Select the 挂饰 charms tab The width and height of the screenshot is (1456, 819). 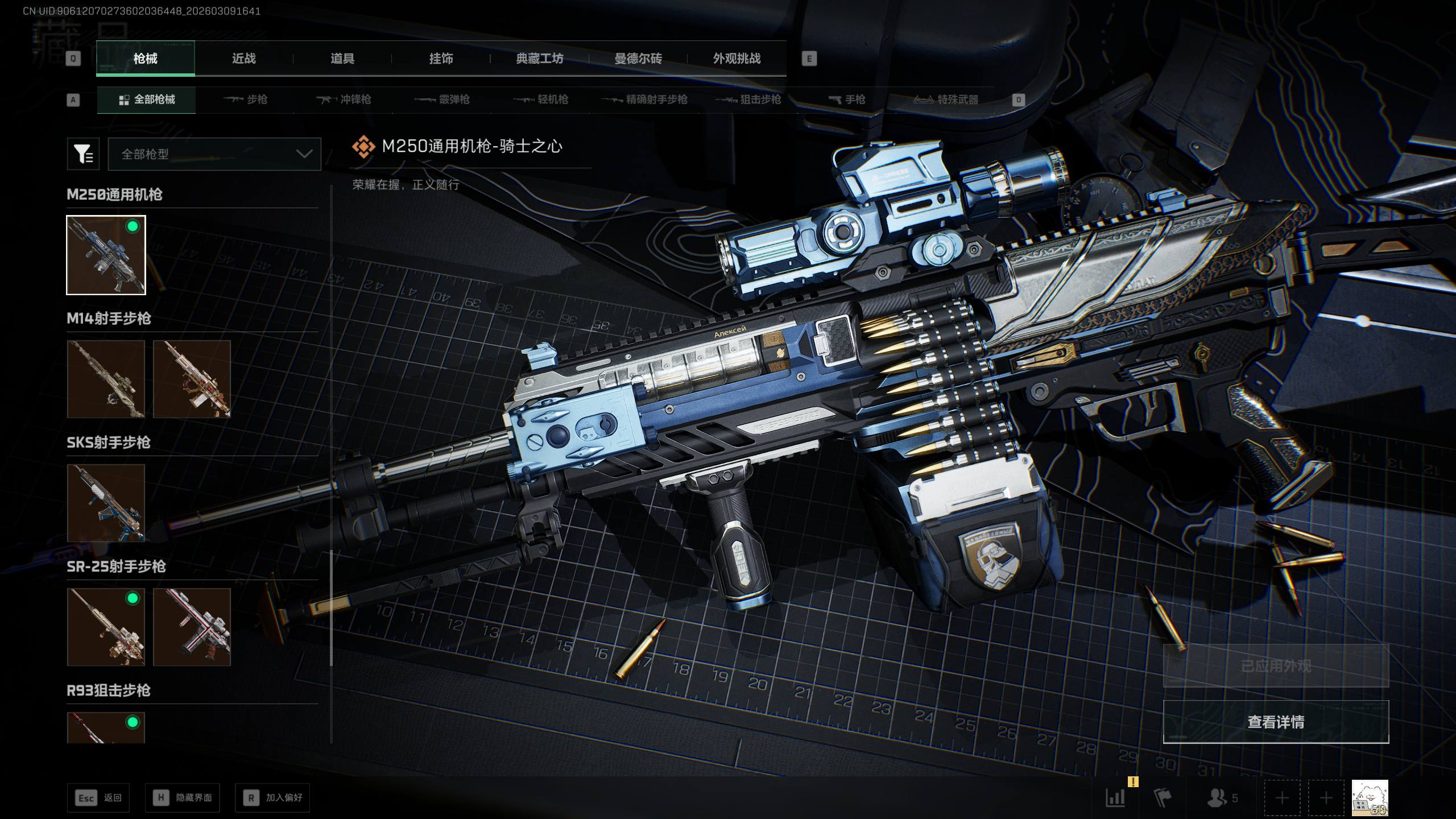pyautogui.click(x=441, y=59)
